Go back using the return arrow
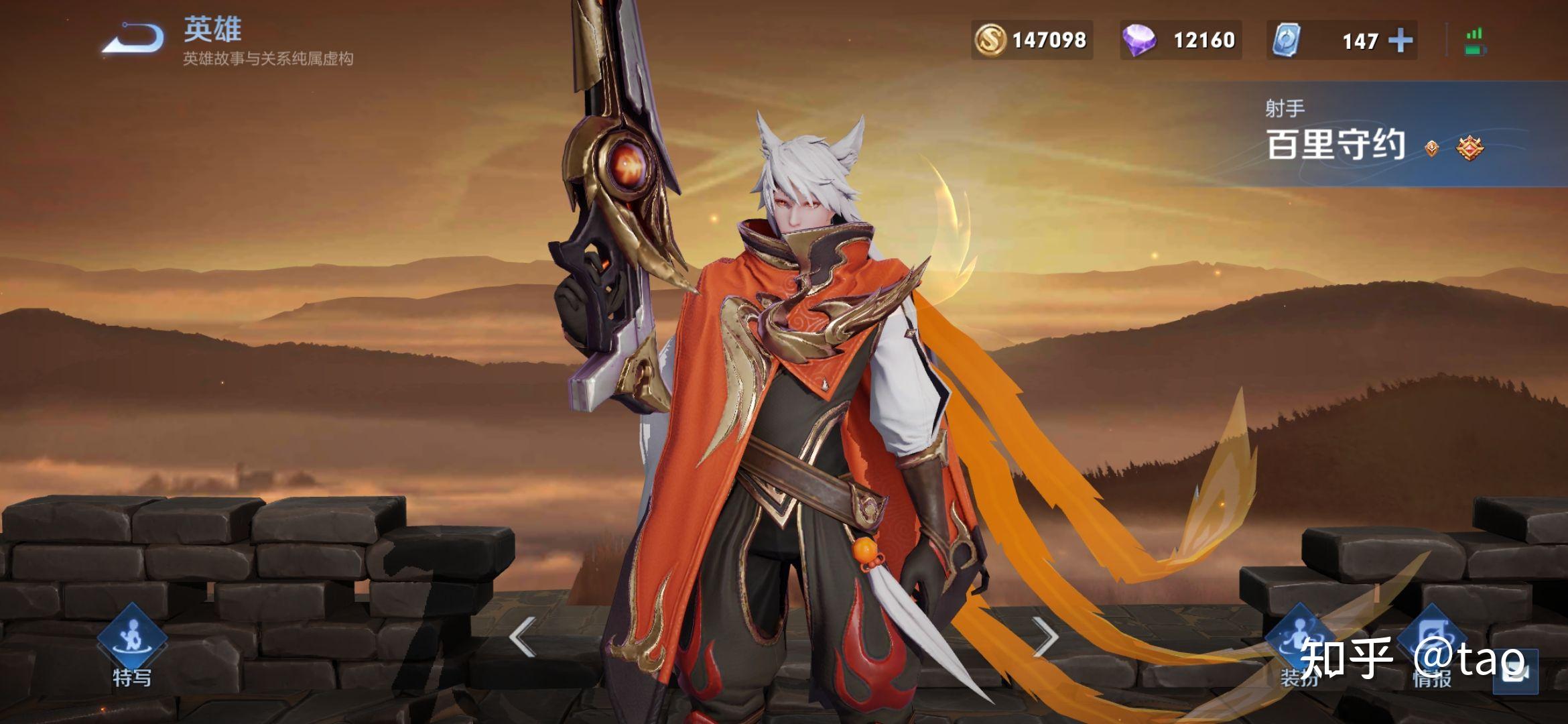This screenshot has width=1568, height=724. click(133, 38)
